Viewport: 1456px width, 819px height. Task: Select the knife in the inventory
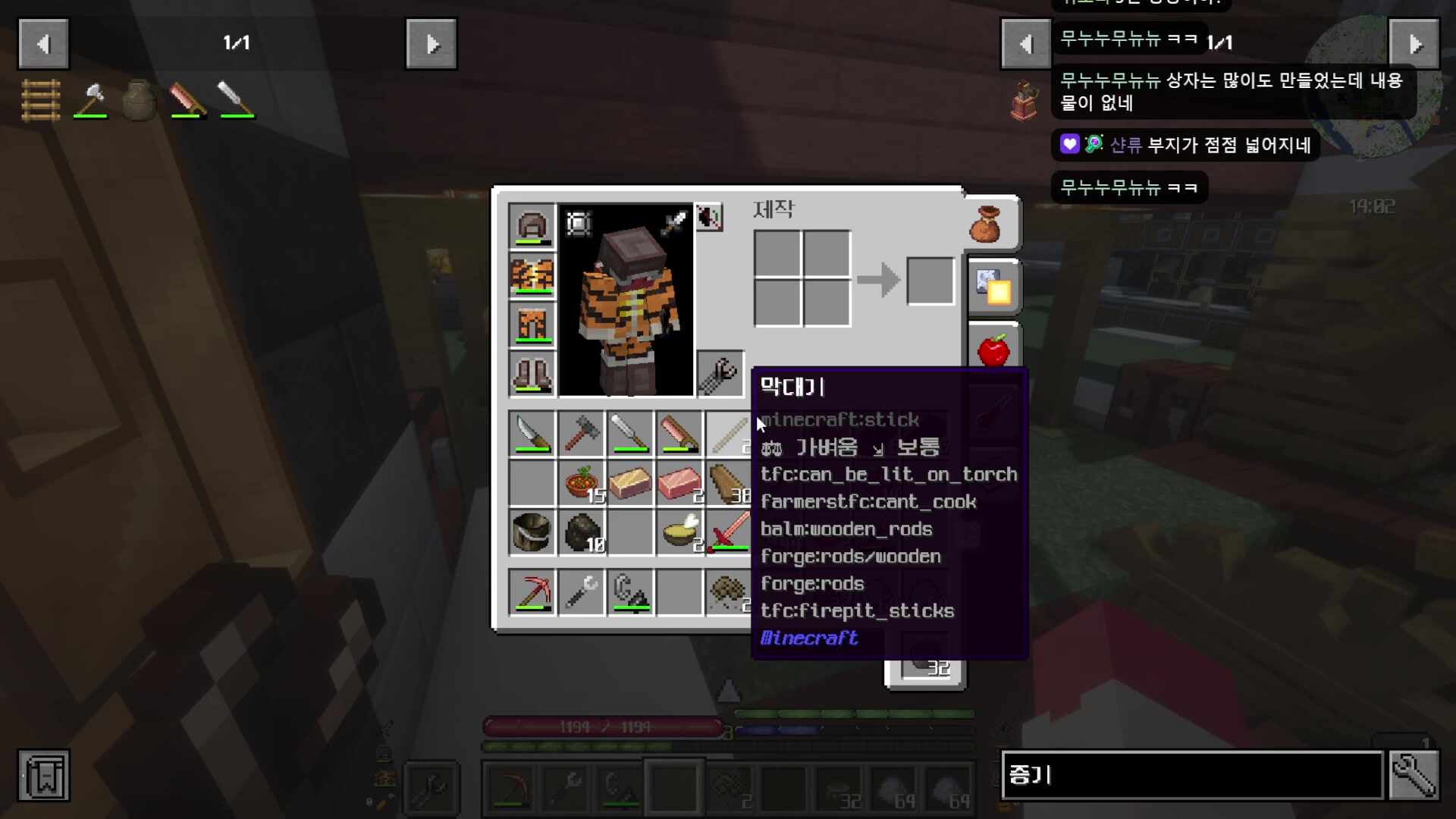(x=532, y=434)
